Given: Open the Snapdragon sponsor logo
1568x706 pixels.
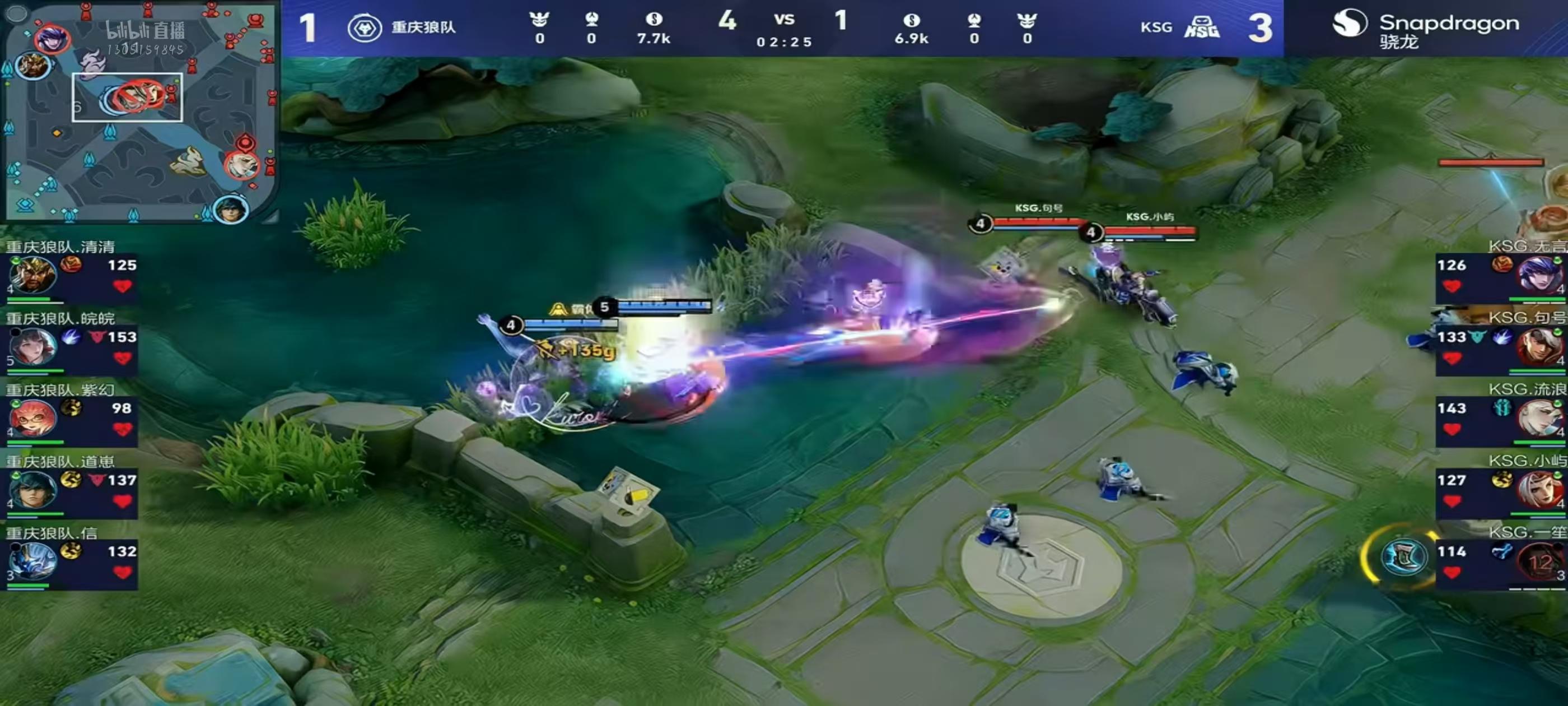Looking at the screenshot, I should click(x=1424, y=28).
